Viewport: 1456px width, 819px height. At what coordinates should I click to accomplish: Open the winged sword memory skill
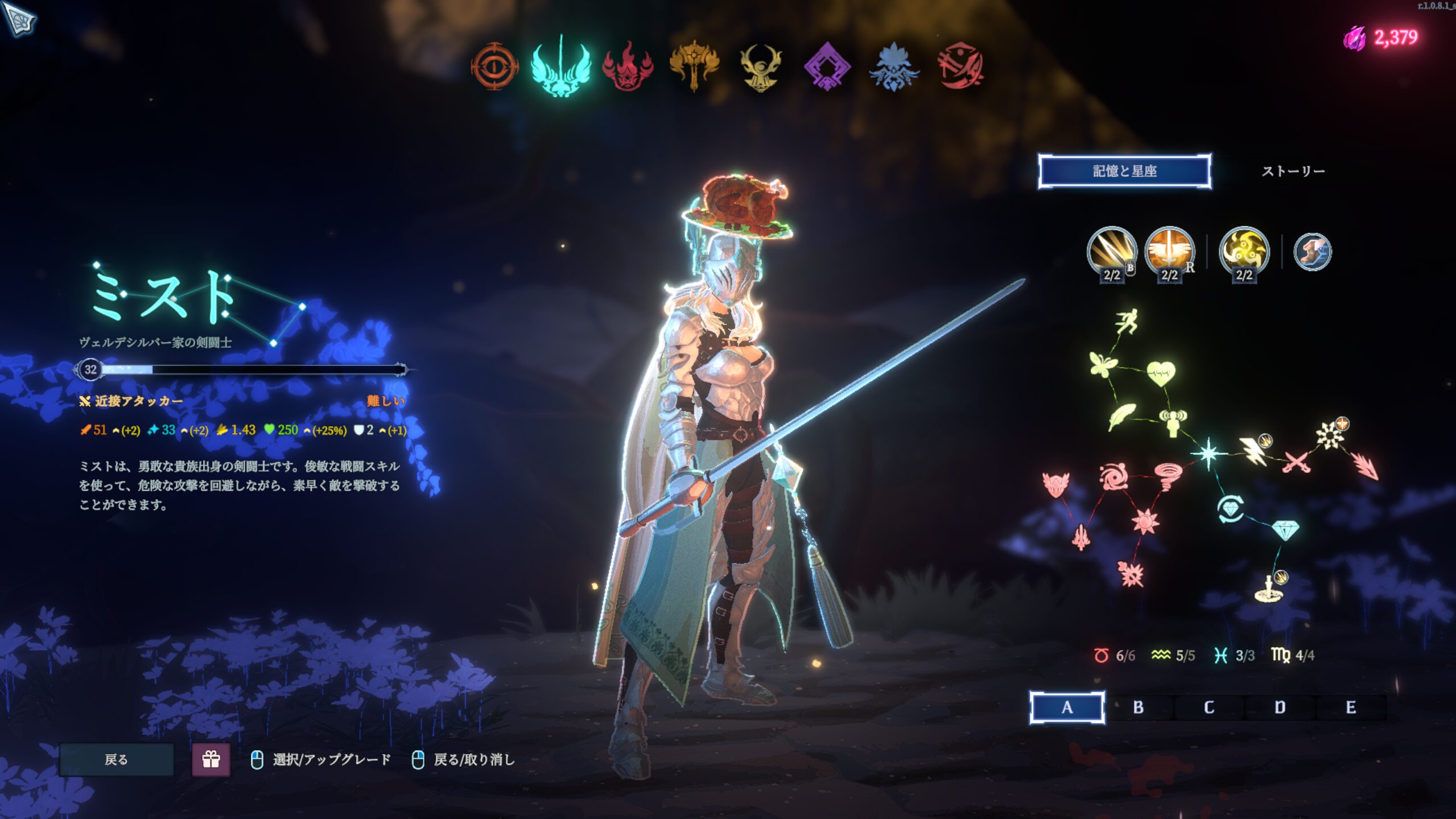coord(1169,252)
